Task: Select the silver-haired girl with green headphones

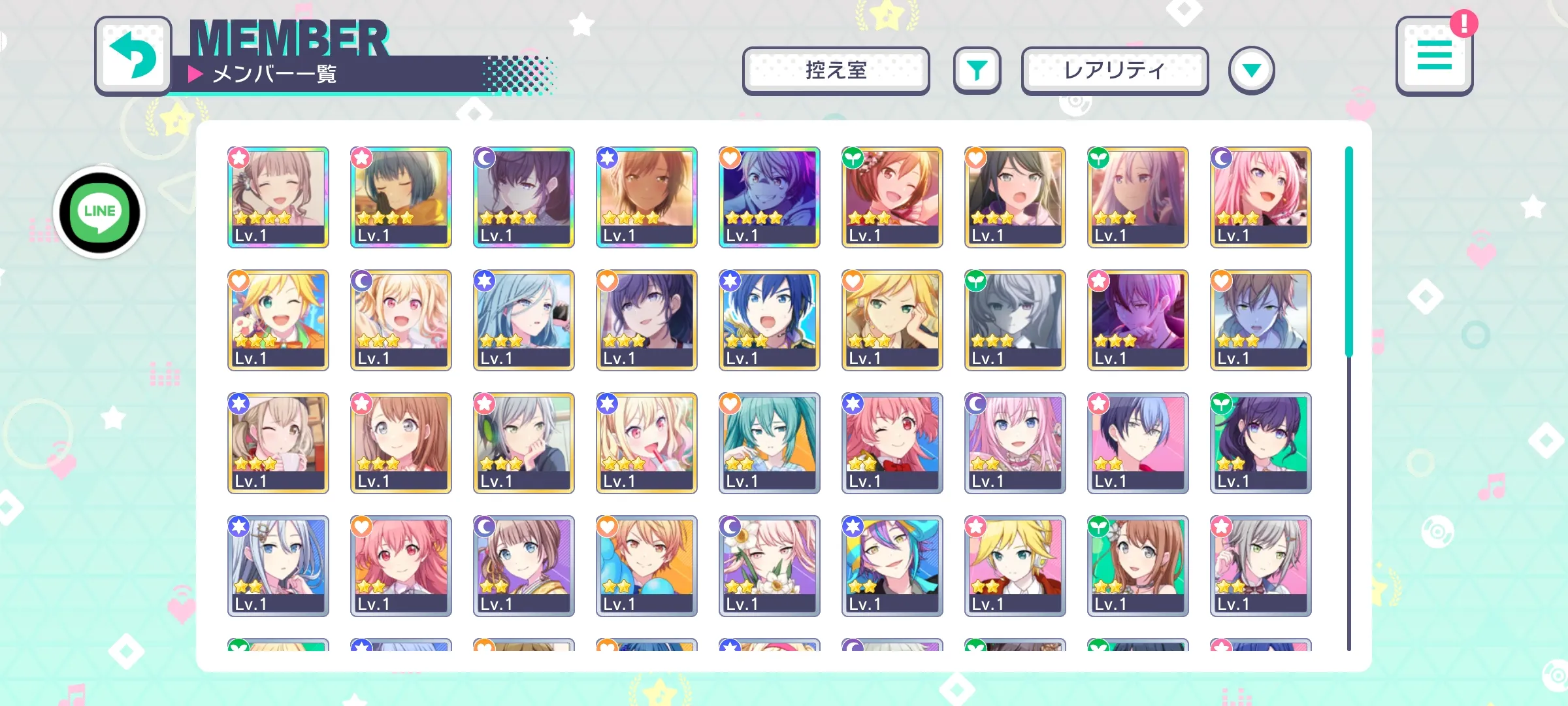Action: (524, 443)
